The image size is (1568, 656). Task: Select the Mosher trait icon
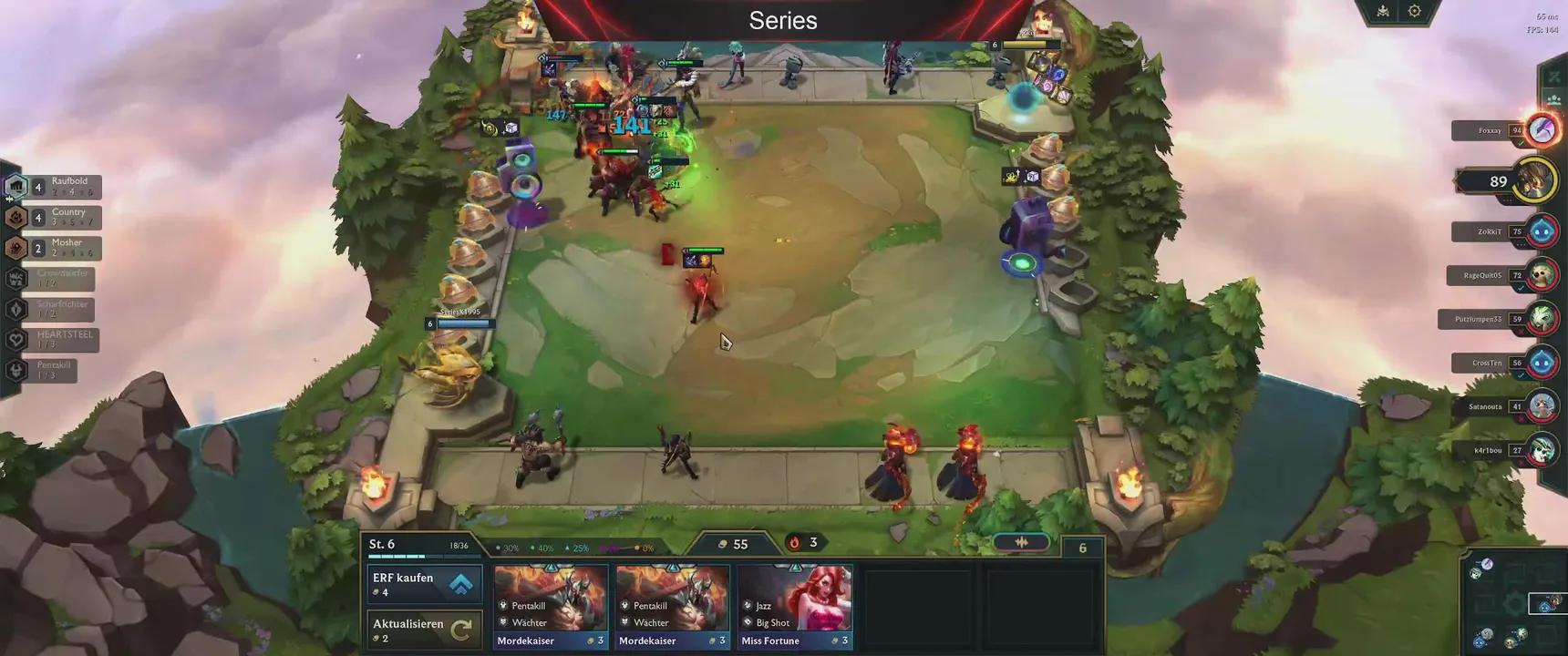click(16, 246)
